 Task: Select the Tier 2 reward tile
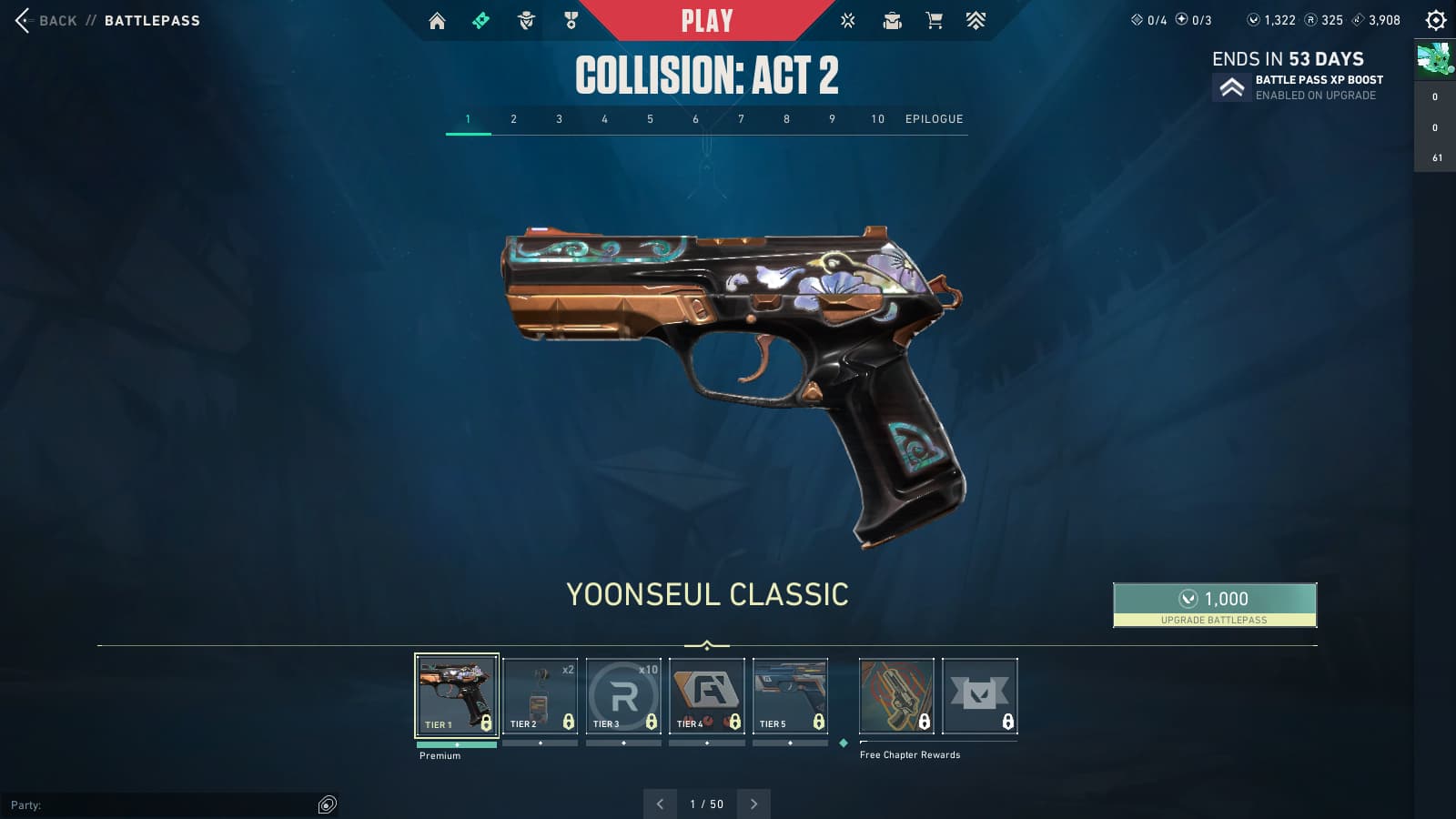[540, 695]
